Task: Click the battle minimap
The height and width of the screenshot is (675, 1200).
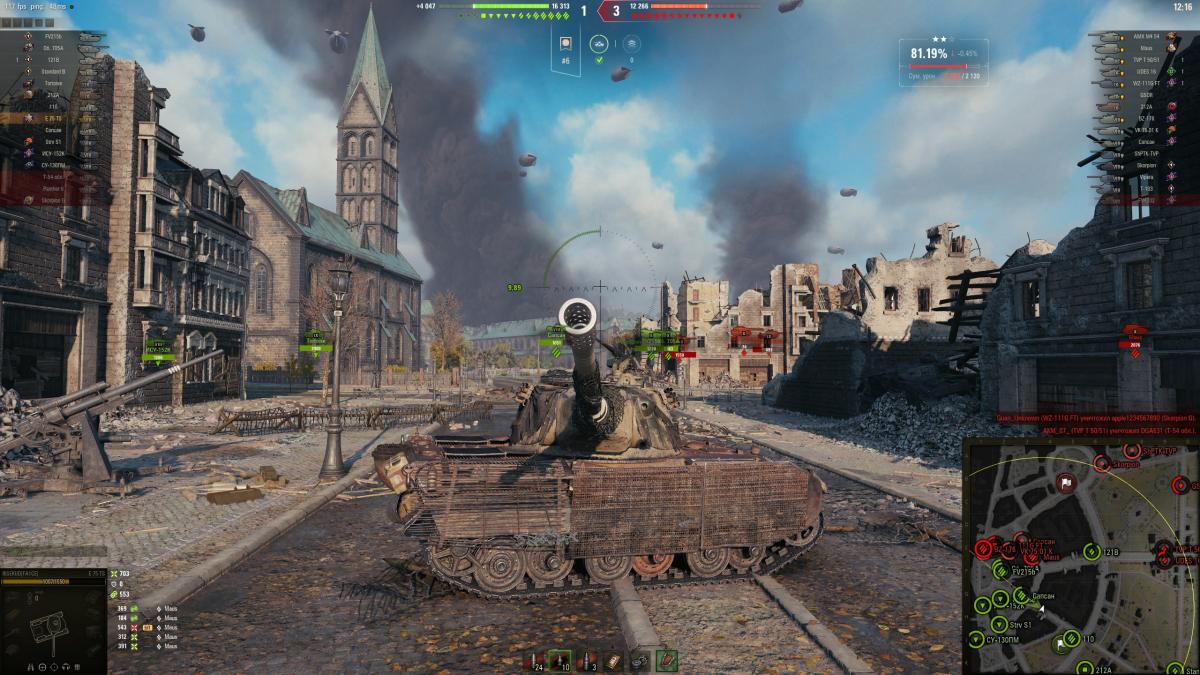Action: point(1081,556)
